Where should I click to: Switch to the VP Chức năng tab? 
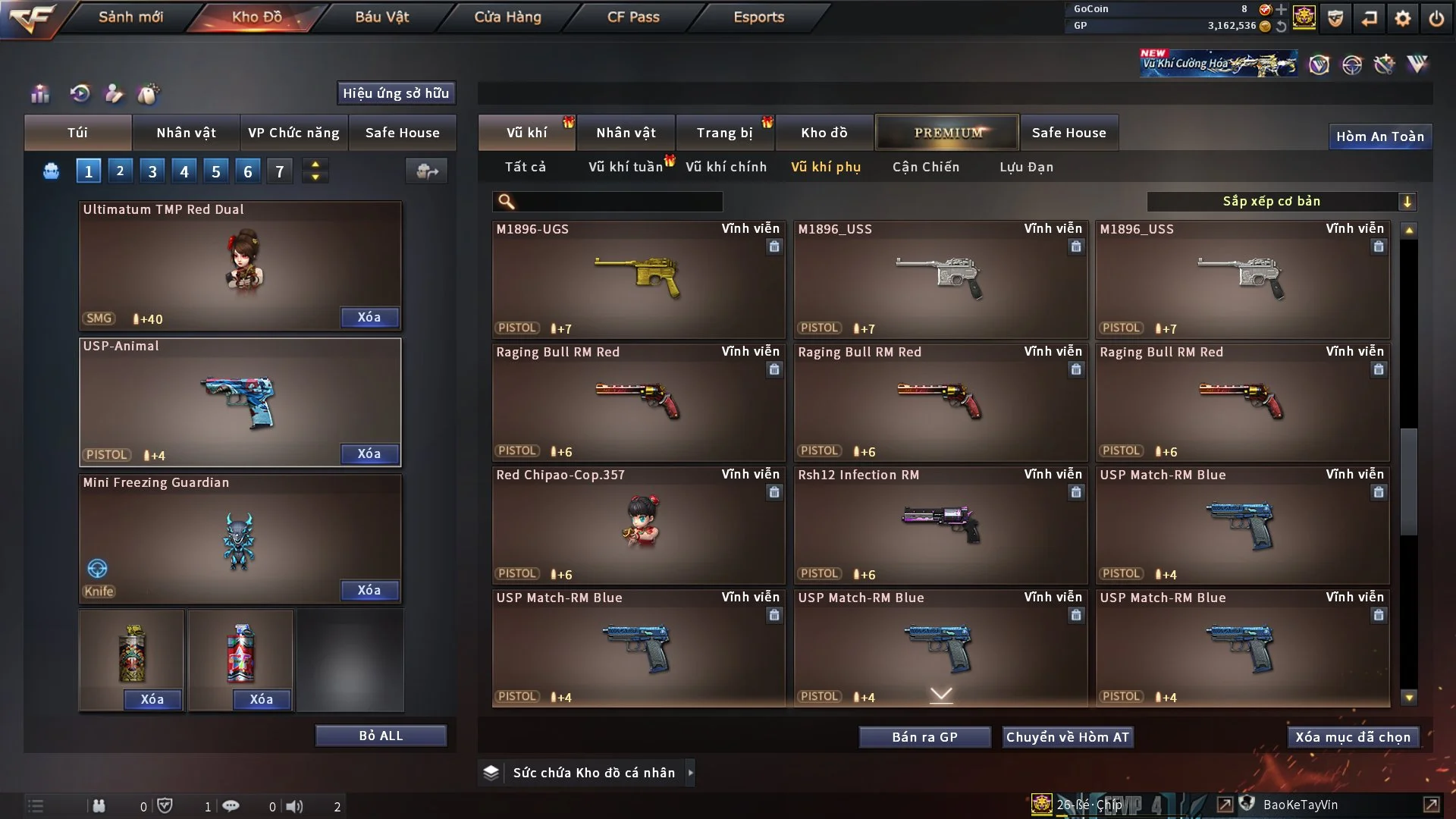[x=293, y=133]
